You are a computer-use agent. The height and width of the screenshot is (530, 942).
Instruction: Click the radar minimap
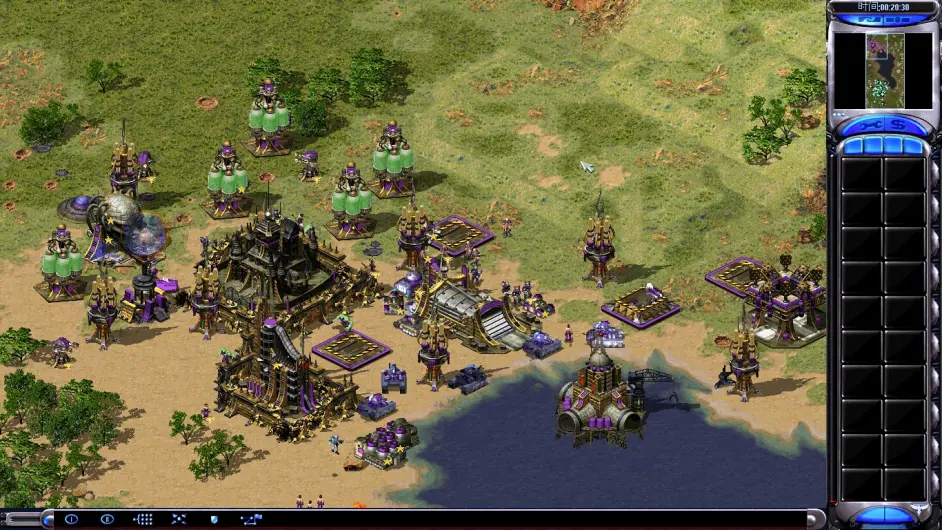(x=884, y=71)
